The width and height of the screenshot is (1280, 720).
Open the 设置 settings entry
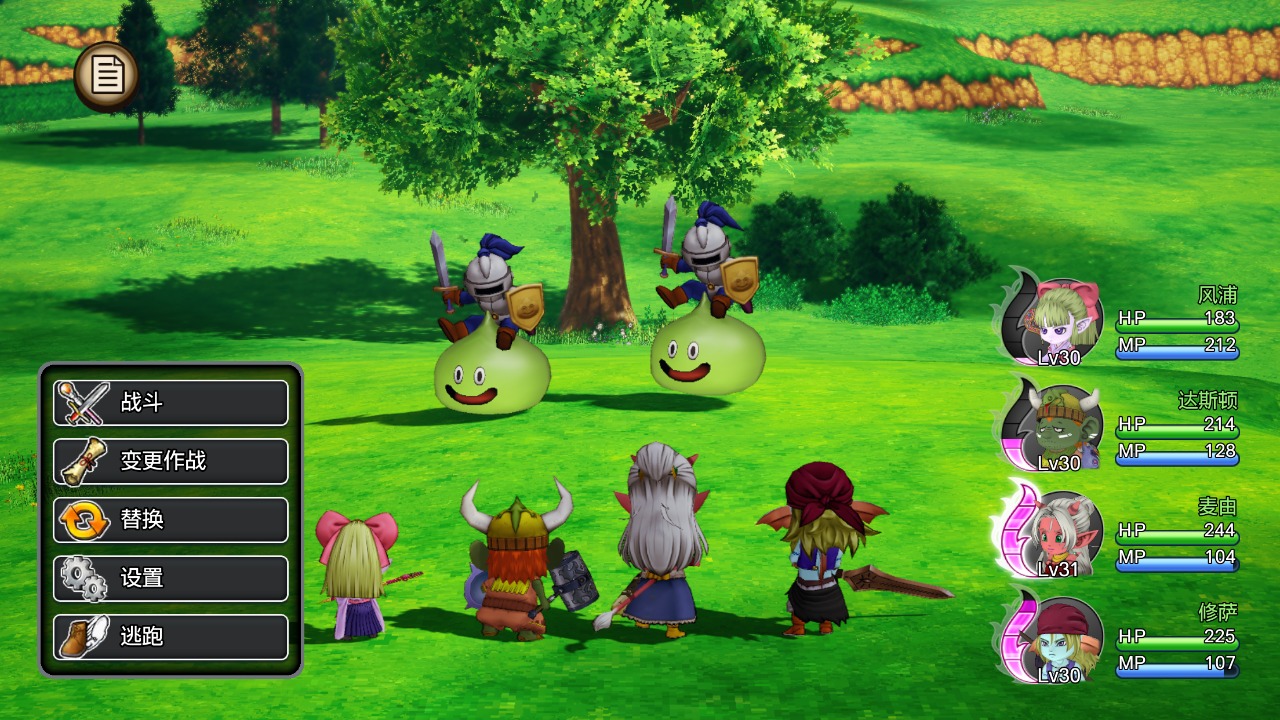(171, 578)
